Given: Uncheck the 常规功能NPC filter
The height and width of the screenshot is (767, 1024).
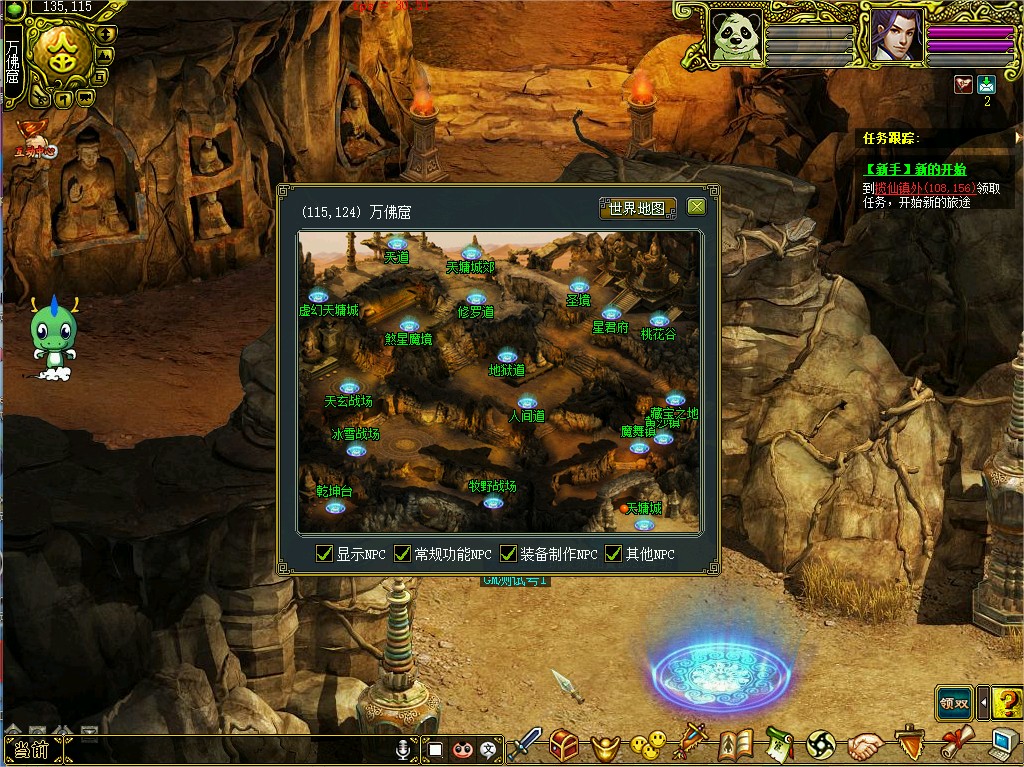Looking at the screenshot, I should 402,554.
